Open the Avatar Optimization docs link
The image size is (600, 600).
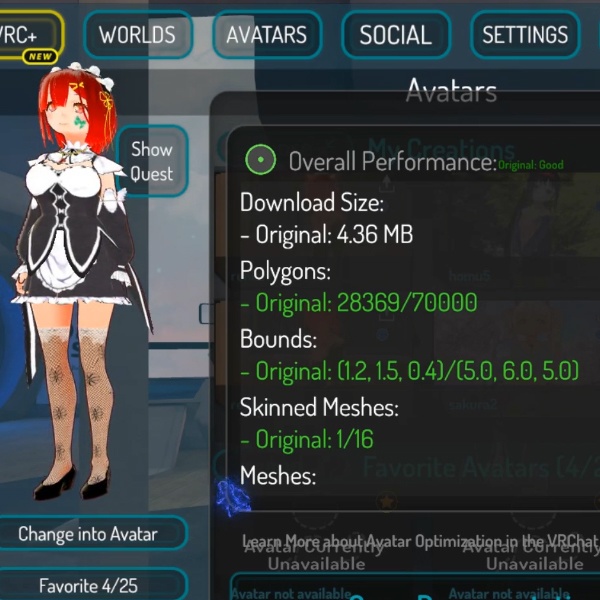tap(420, 541)
